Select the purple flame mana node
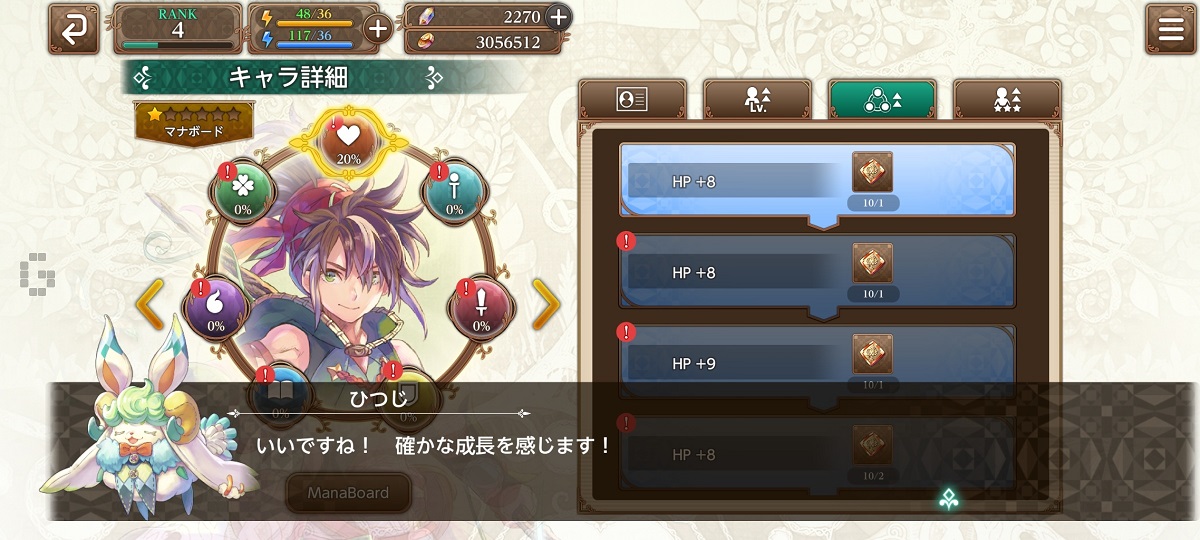Image resolution: width=1200 pixels, height=540 pixels. point(216,307)
